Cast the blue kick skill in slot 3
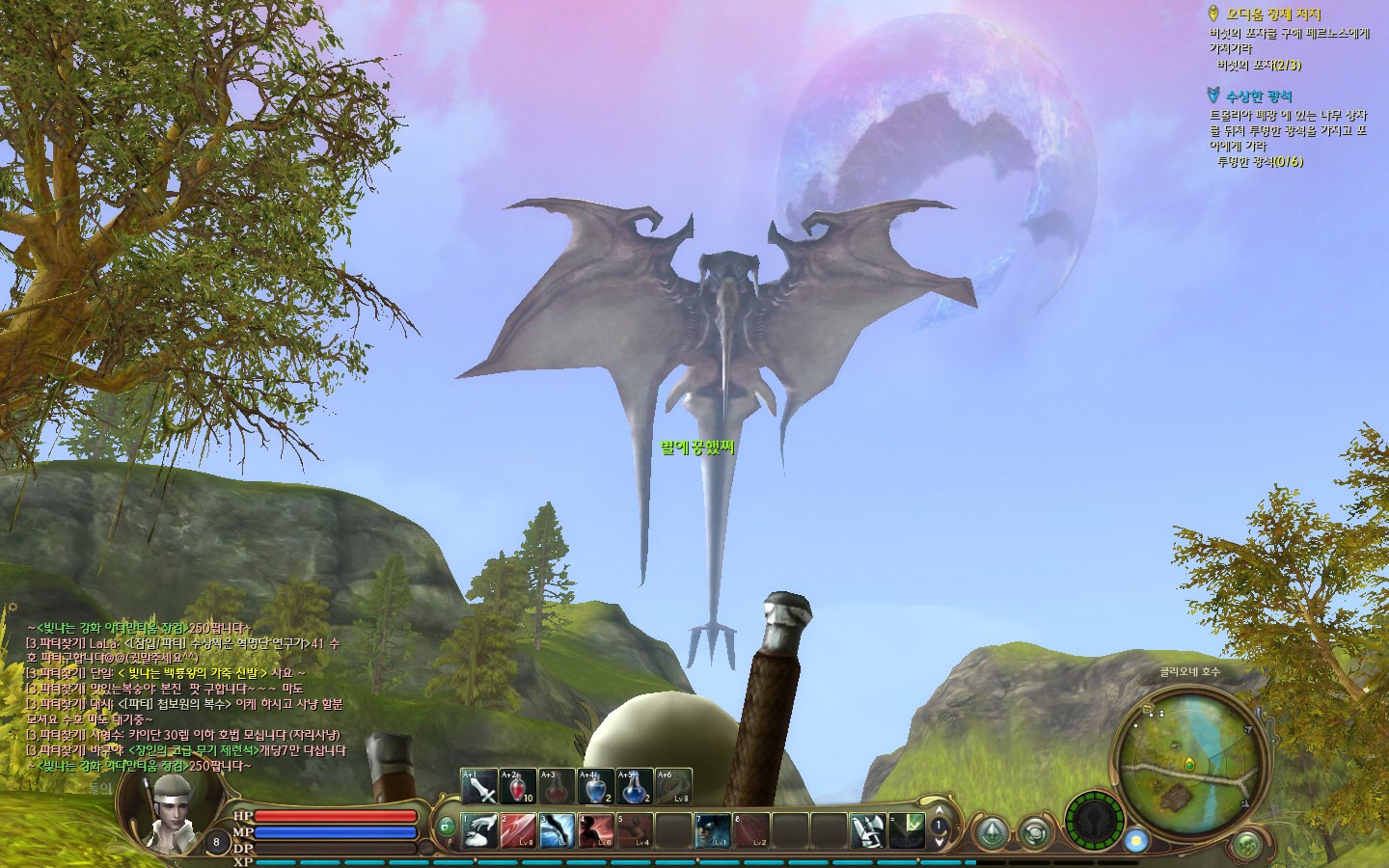 point(558,830)
